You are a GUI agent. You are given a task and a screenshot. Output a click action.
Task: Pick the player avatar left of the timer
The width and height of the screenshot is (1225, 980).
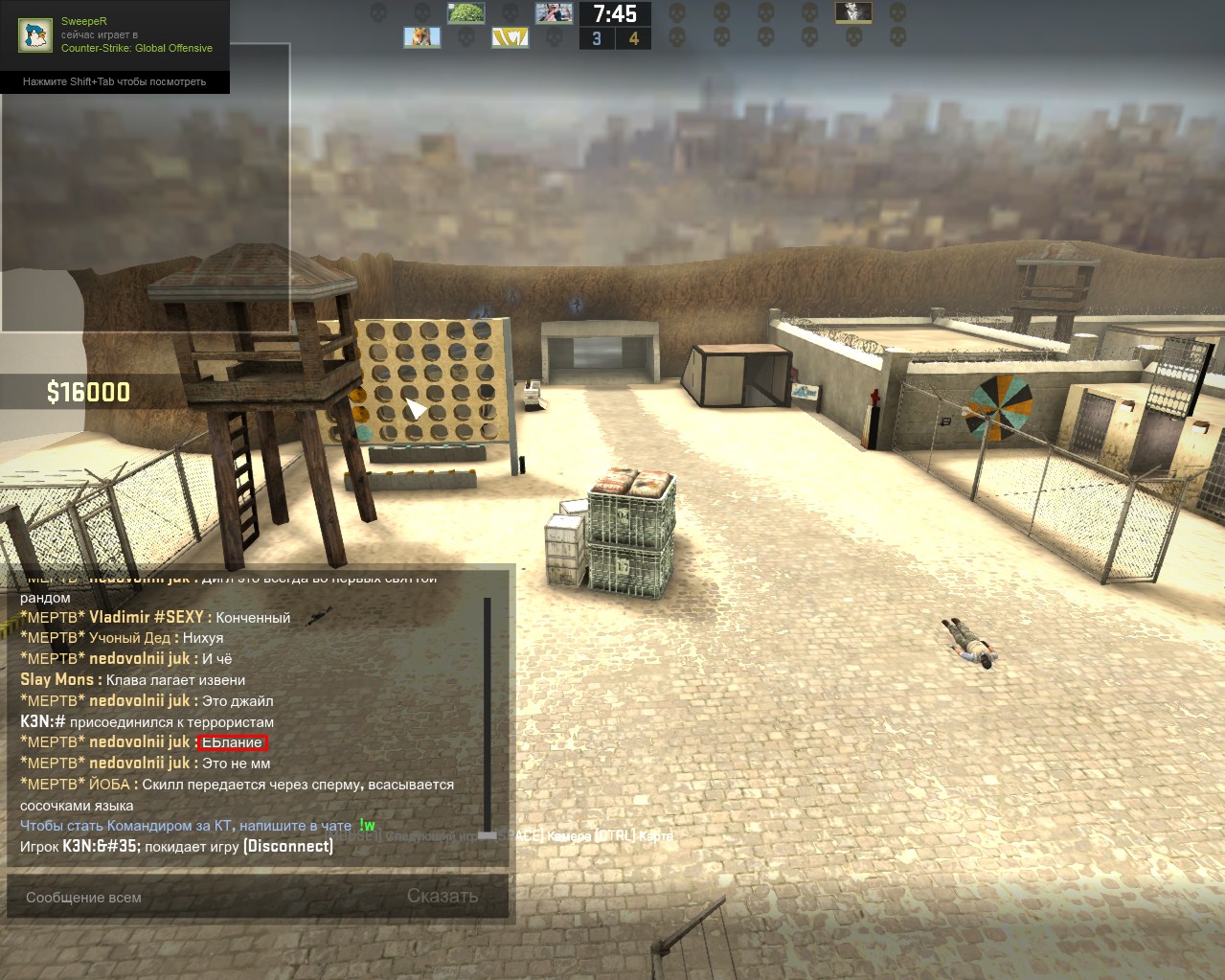(554, 13)
